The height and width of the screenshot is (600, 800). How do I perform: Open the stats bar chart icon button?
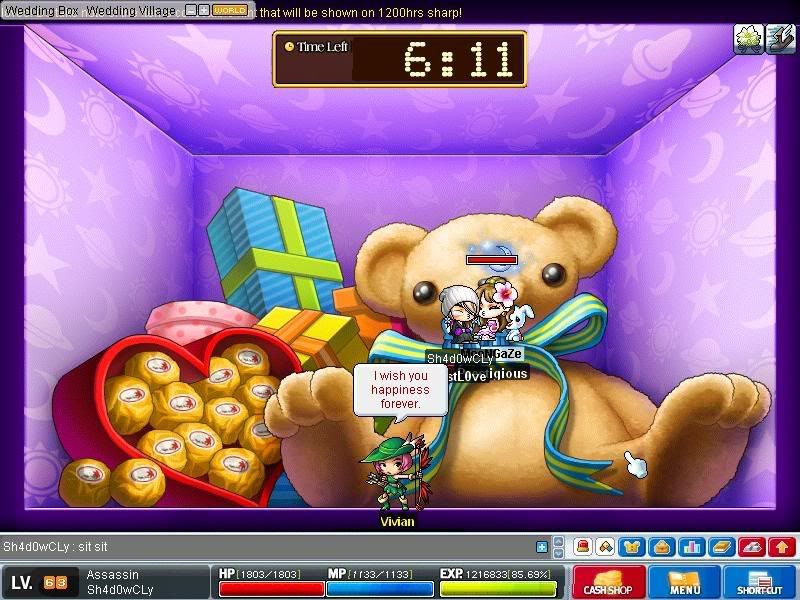coord(691,547)
